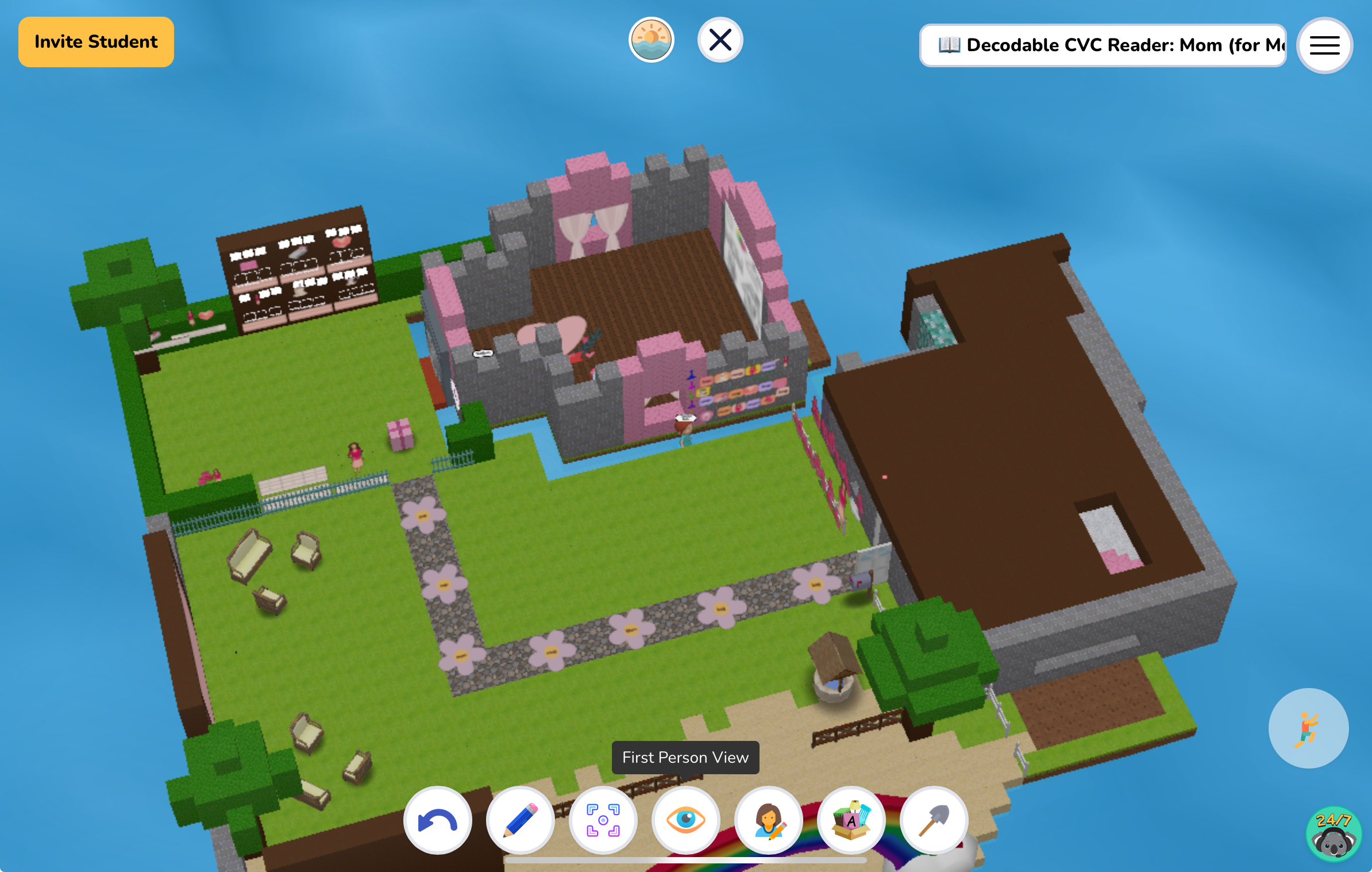Select the Shovel dig tool
This screenshot has width=1372, height=872.
(x=934, y=820)
